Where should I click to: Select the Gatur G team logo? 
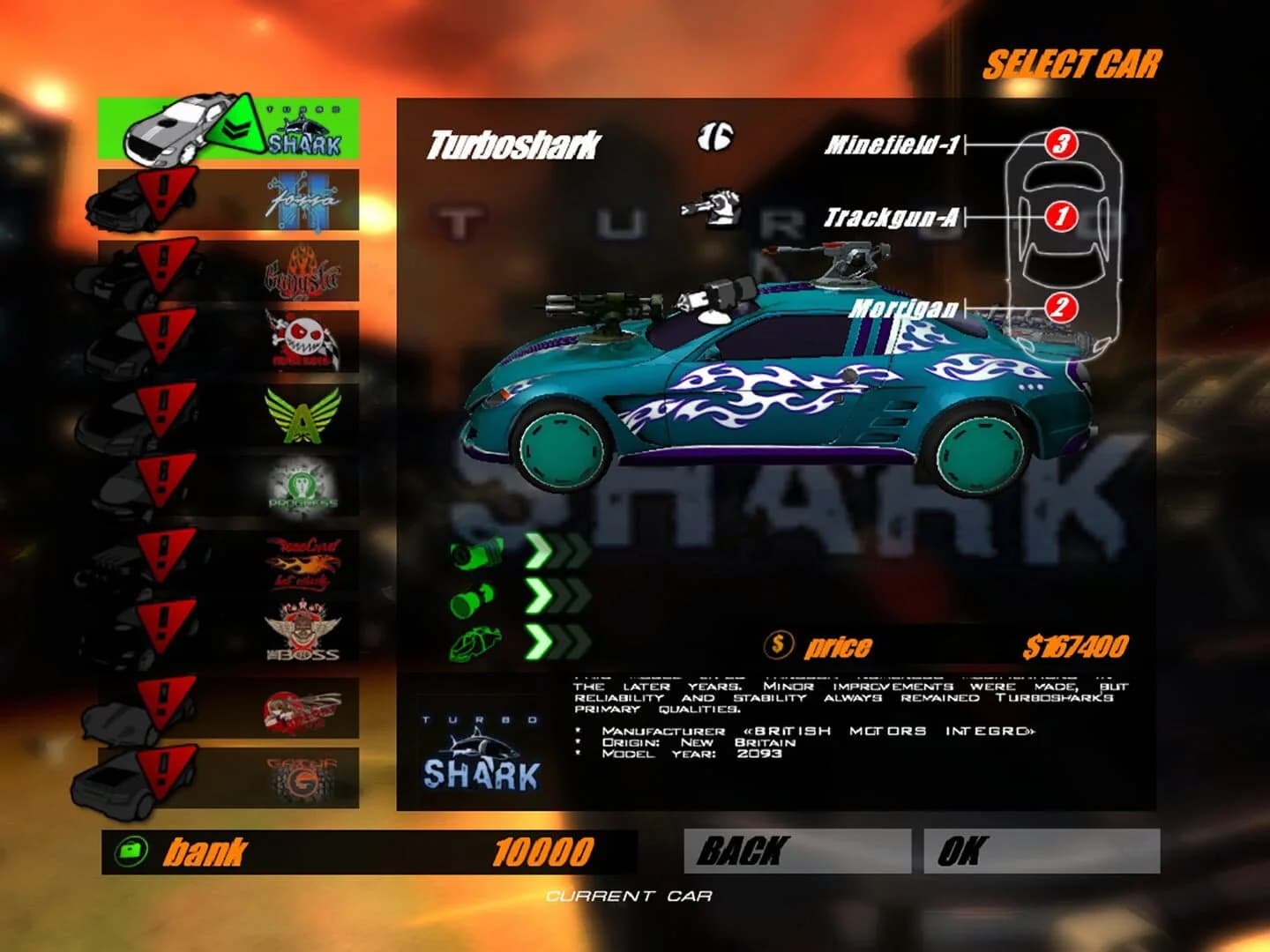pyautogui.click(x=304, y=776)
